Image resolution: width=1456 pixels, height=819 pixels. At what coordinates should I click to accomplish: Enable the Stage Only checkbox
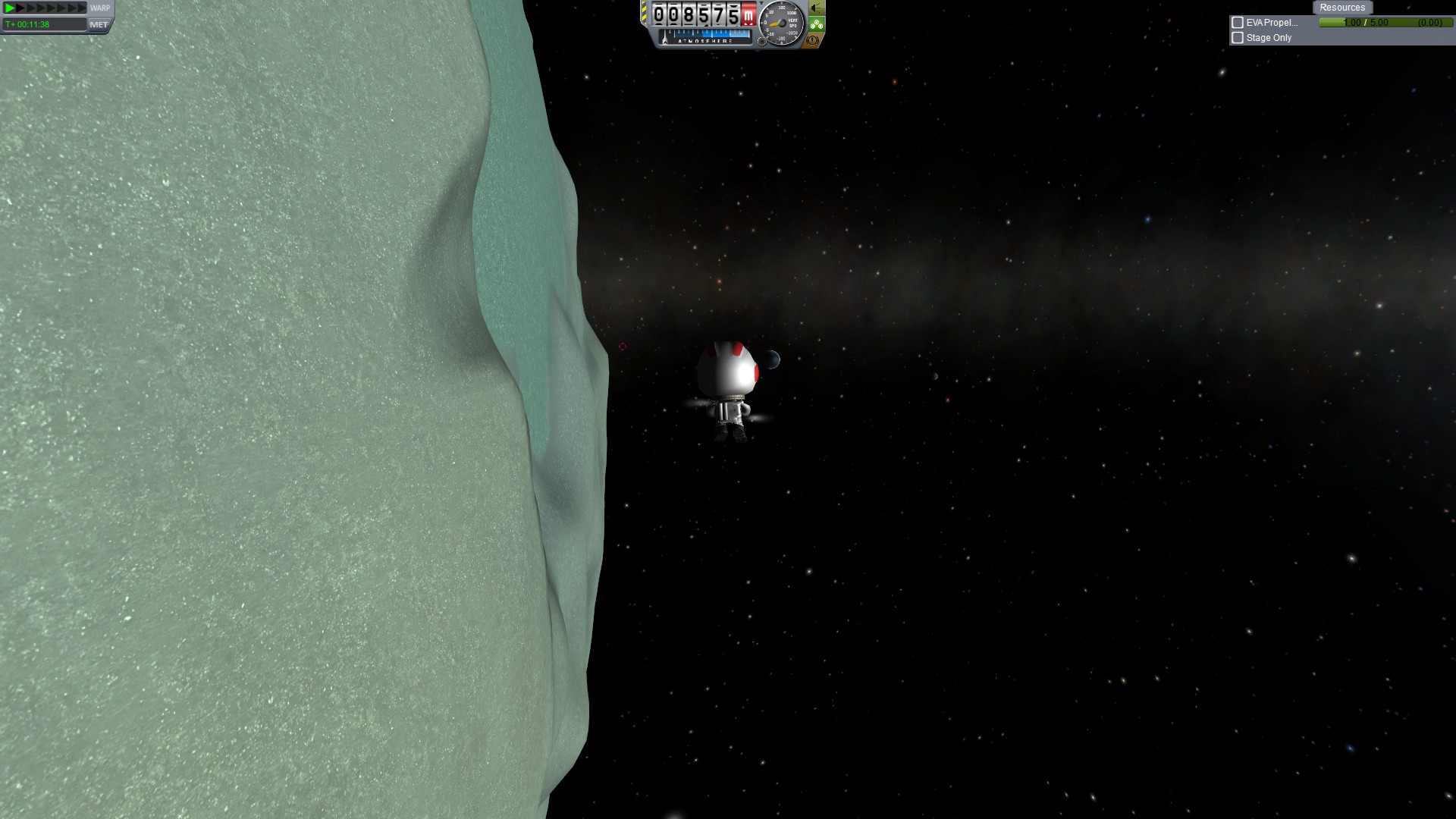tap(1238, 38)
